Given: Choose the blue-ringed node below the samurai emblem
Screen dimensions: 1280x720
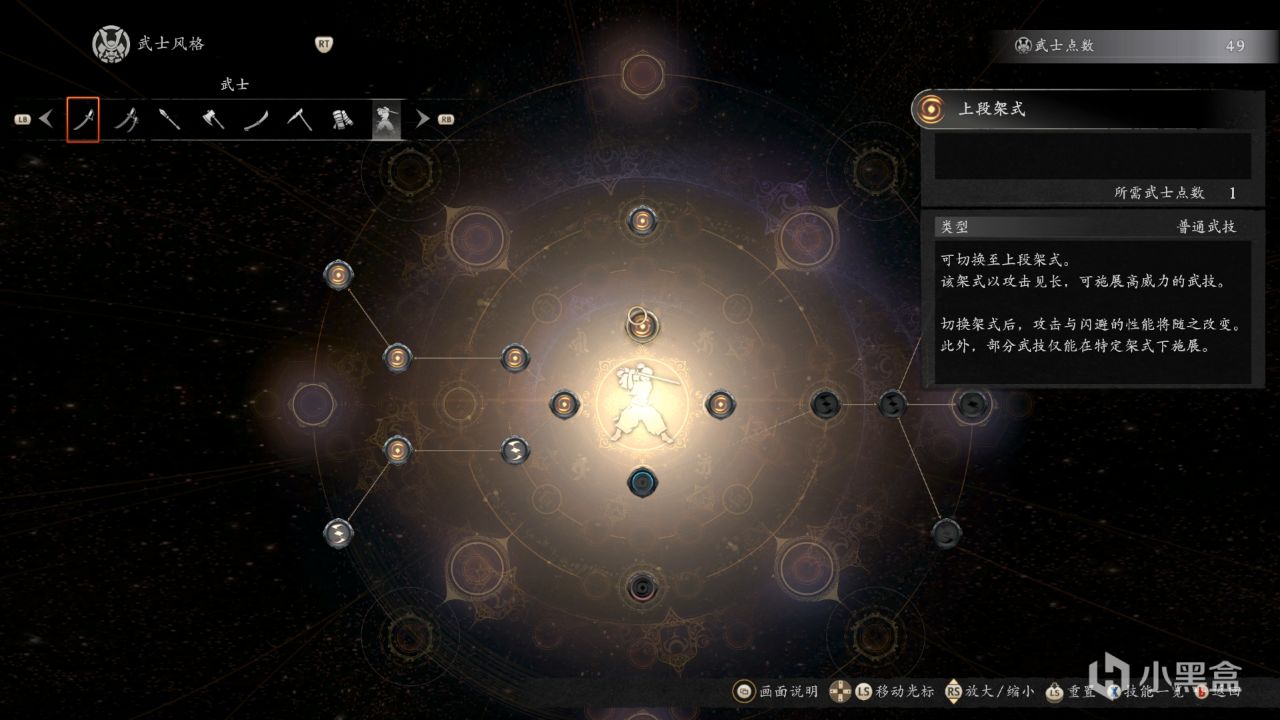Looking at the screenshot, I should coord(642,482).
